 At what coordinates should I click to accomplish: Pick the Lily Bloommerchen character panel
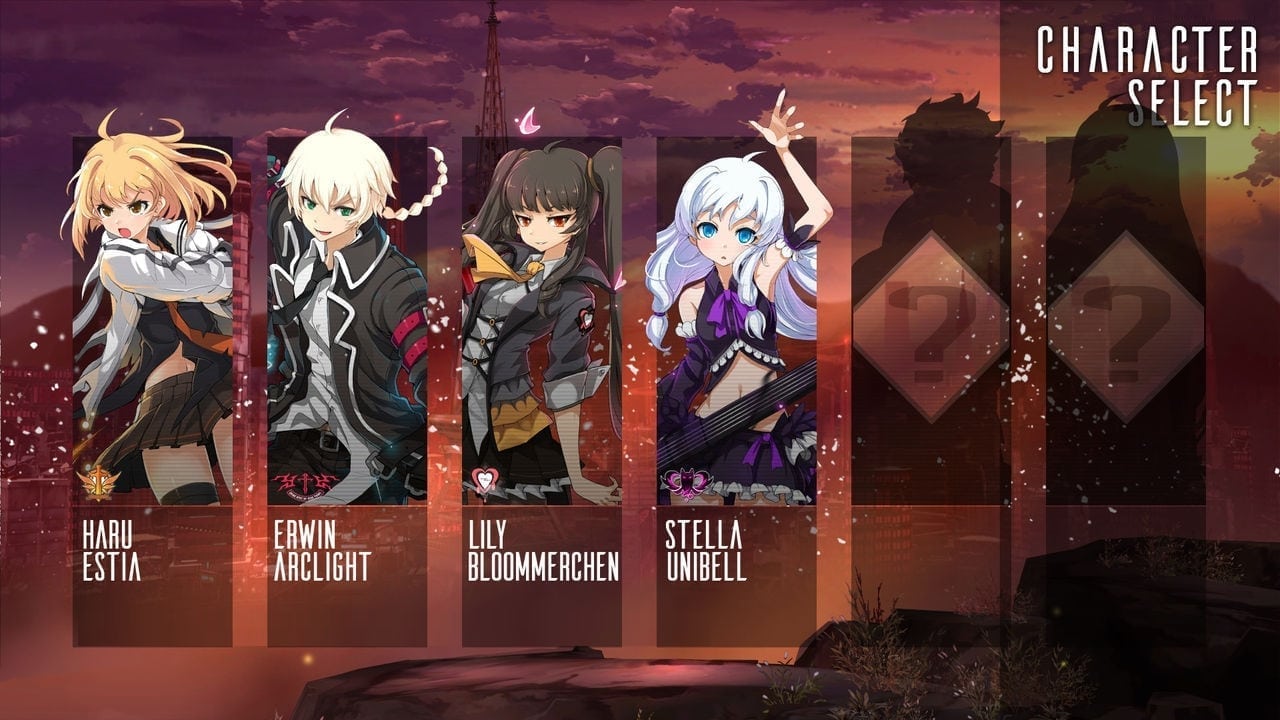(x=542, y=390)
